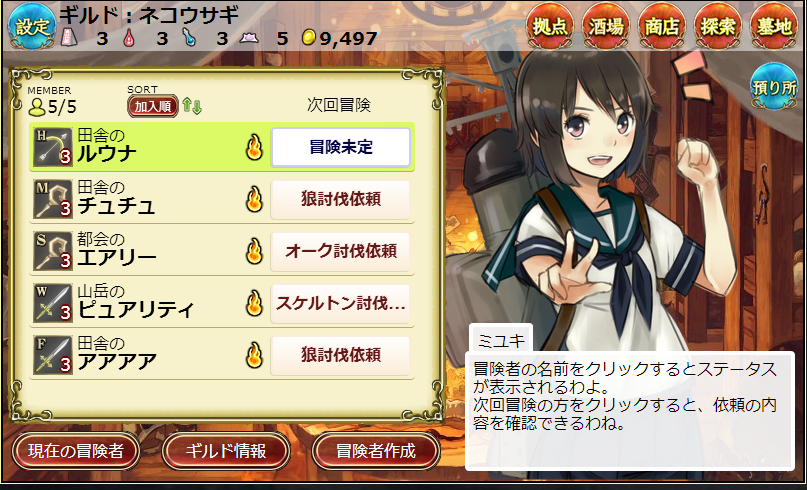View the オーク討伐依頼 quest
The width and height of the screenshot is (807, 490).
(340, 252)
